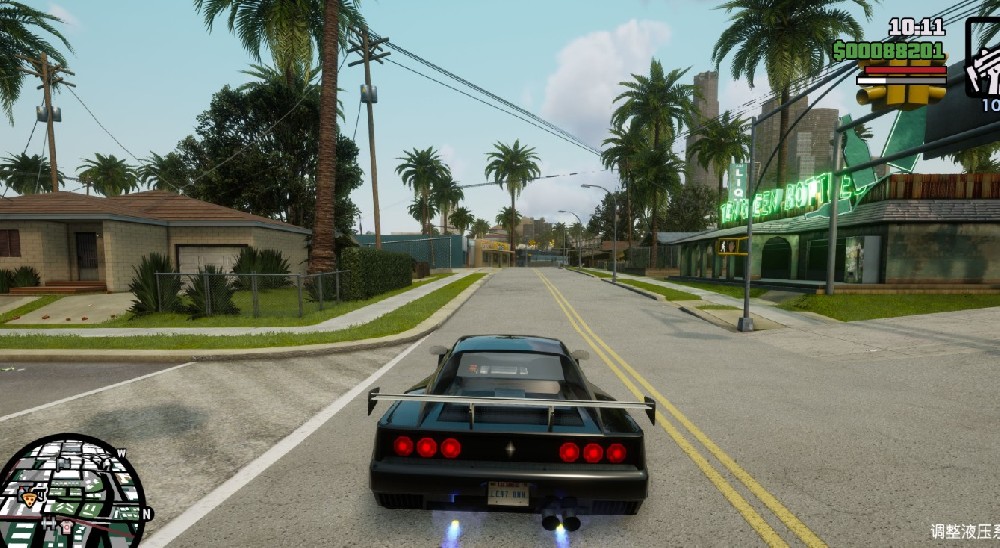Select the flag marker on the minimap
Screen dimensions: 1000x548
(63, 463)
